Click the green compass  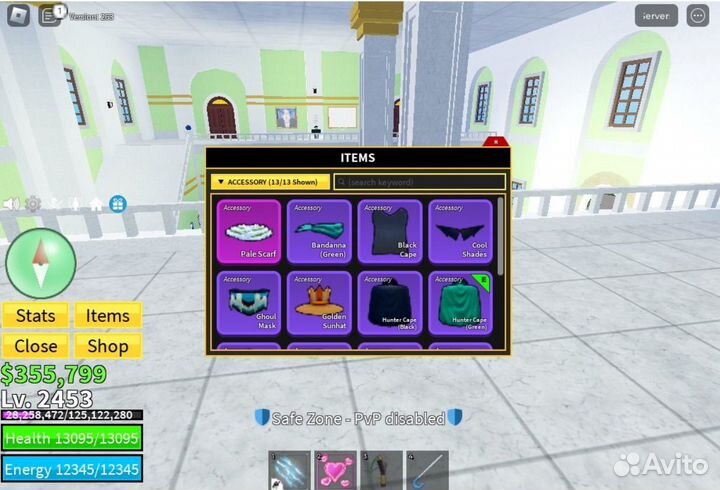[40, 263]
